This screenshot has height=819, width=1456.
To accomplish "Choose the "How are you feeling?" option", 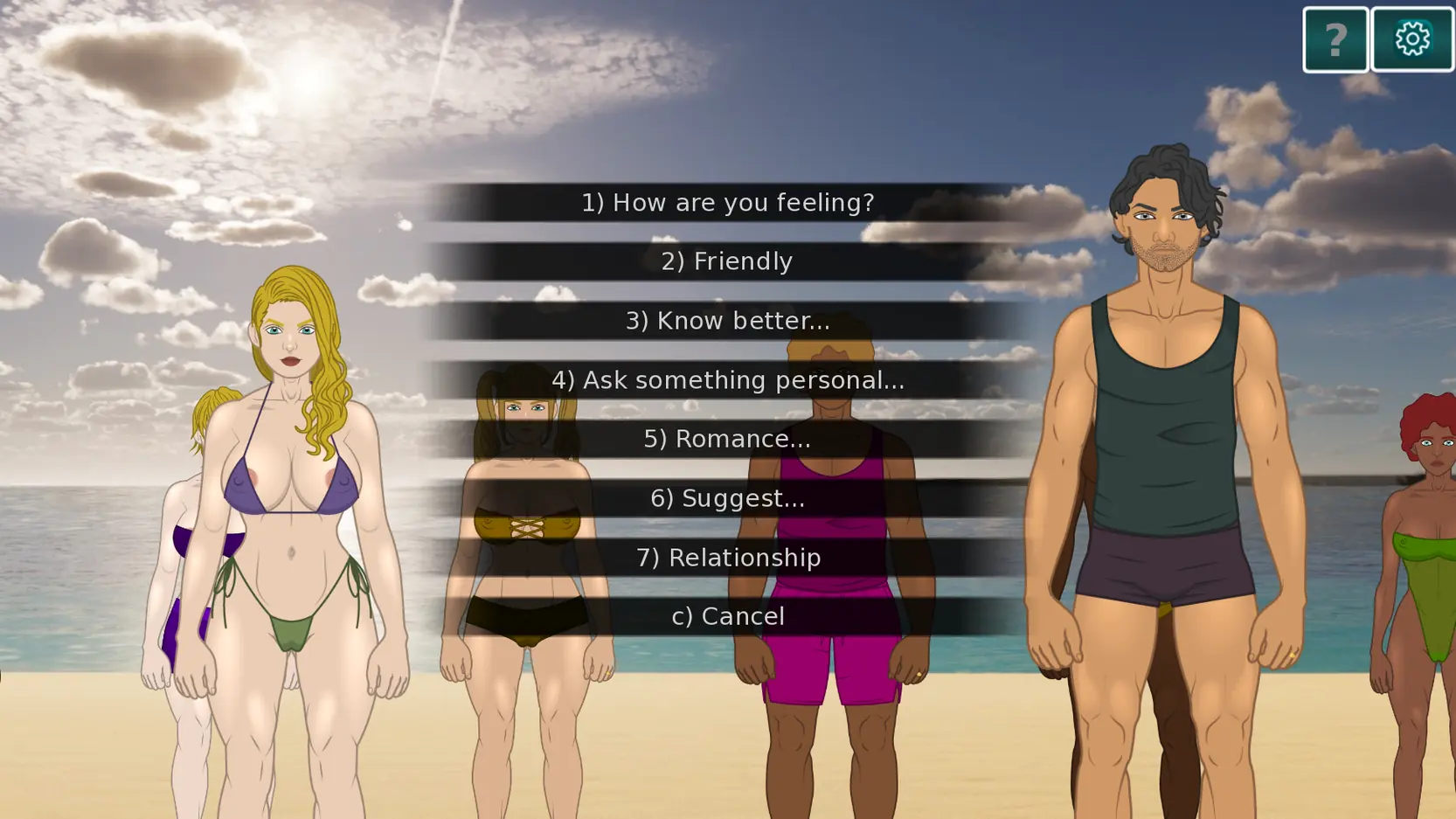I will point(727,203).
